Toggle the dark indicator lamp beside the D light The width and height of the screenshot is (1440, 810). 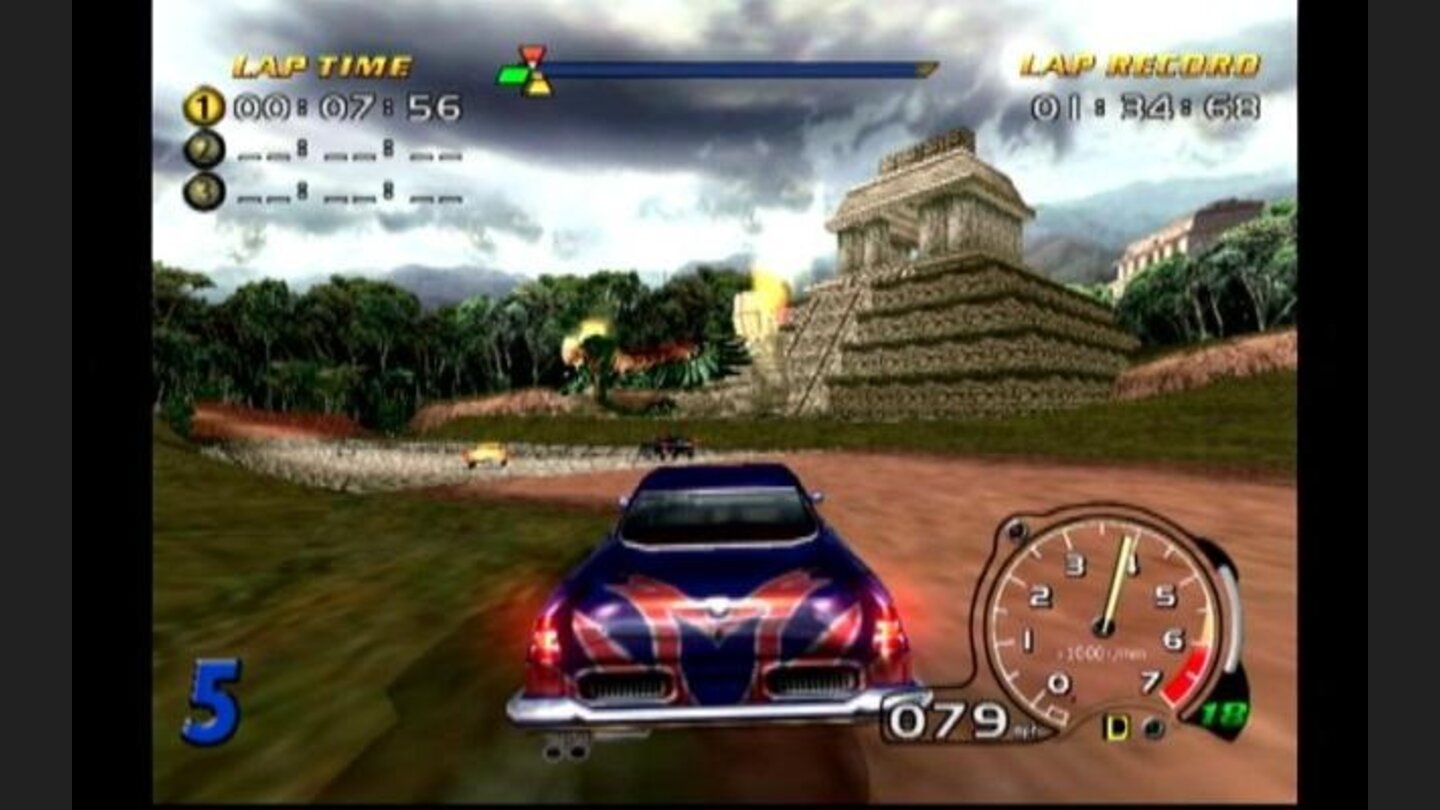tap(1152, 728)
